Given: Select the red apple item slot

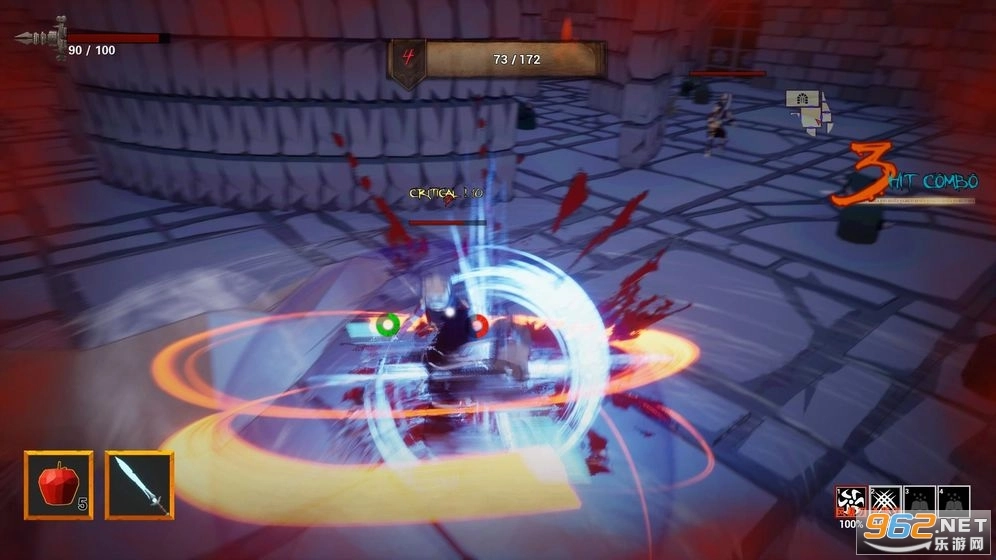Looking at the screenshot, I should click(58, 485).
